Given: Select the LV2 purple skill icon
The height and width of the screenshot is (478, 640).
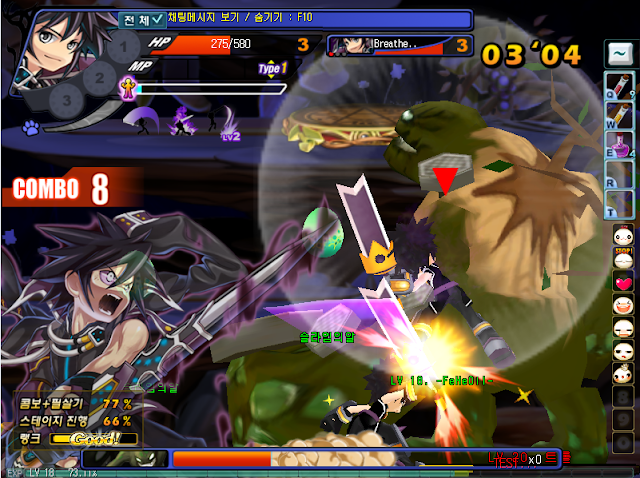Looking at the screenshot, I should click(x=183, y=122).
